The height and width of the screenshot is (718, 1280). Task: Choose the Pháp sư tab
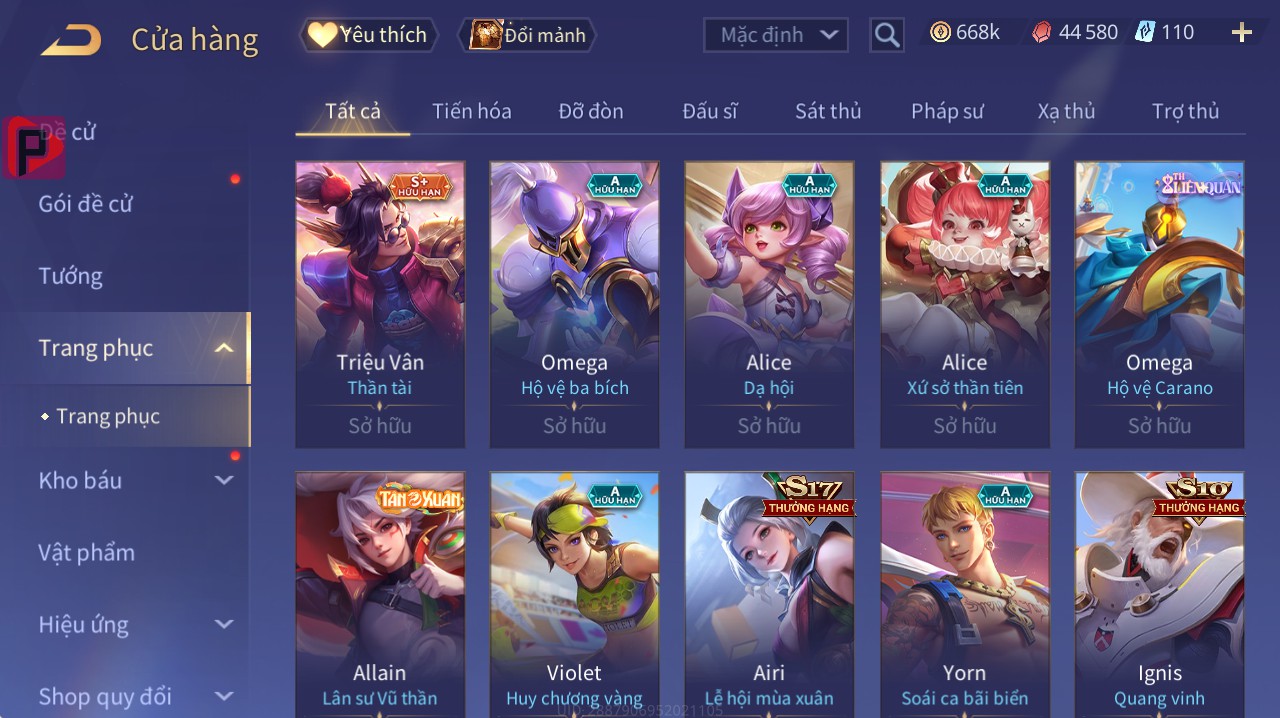coord(947,111)
